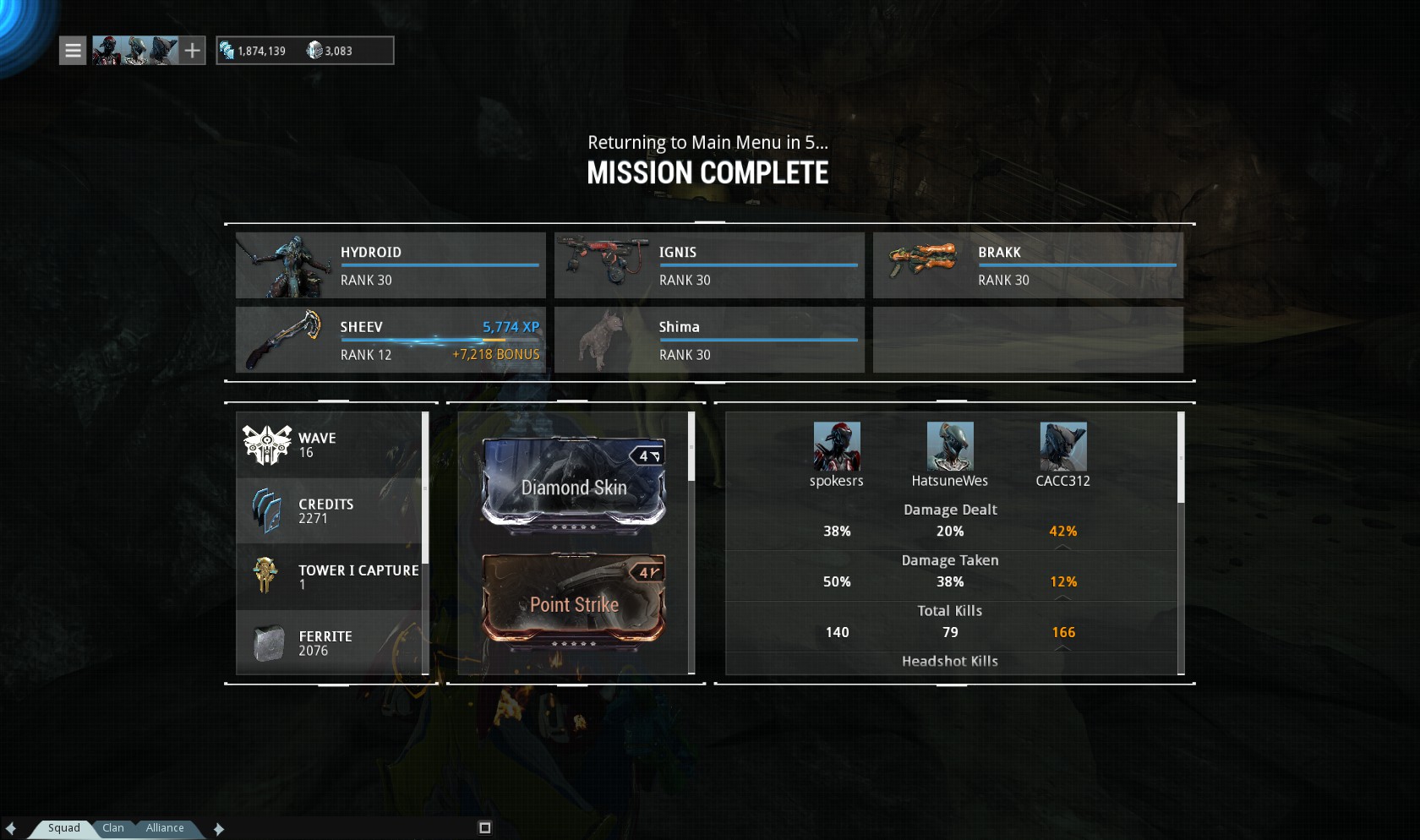Click spokesrs player avatar

(837, 446)
